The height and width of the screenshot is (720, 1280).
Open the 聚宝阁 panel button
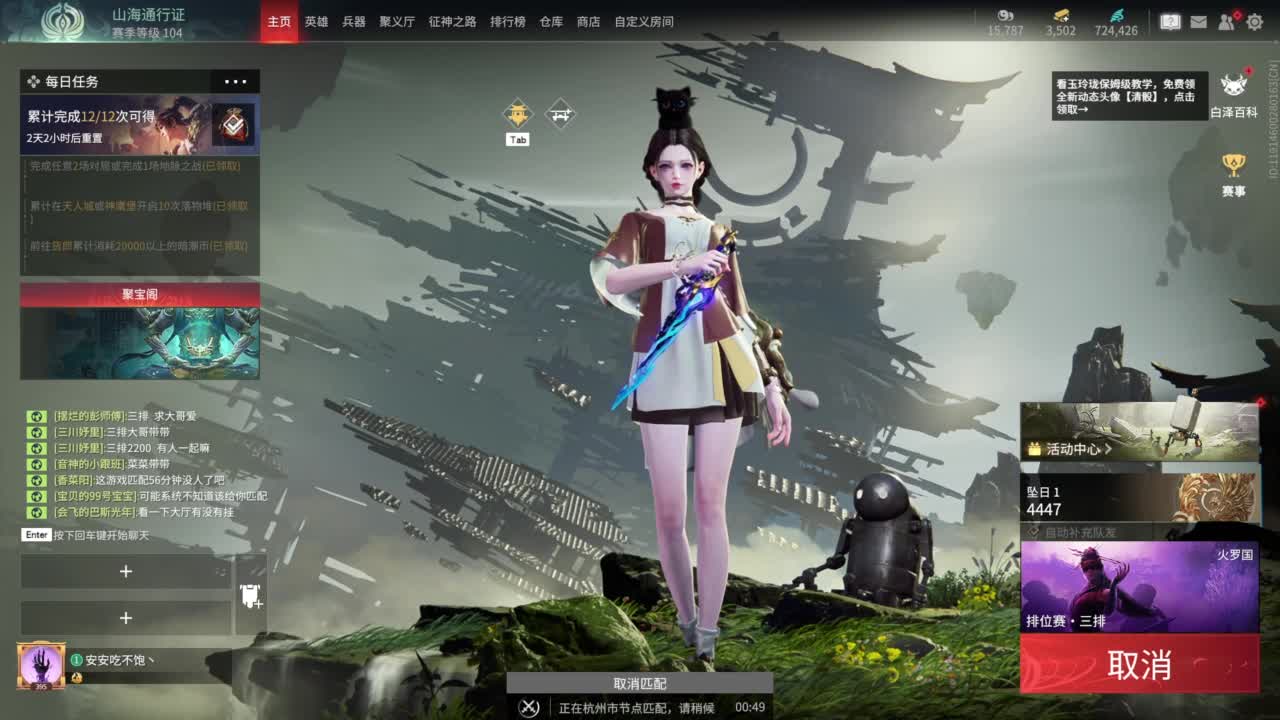point(139,291)
